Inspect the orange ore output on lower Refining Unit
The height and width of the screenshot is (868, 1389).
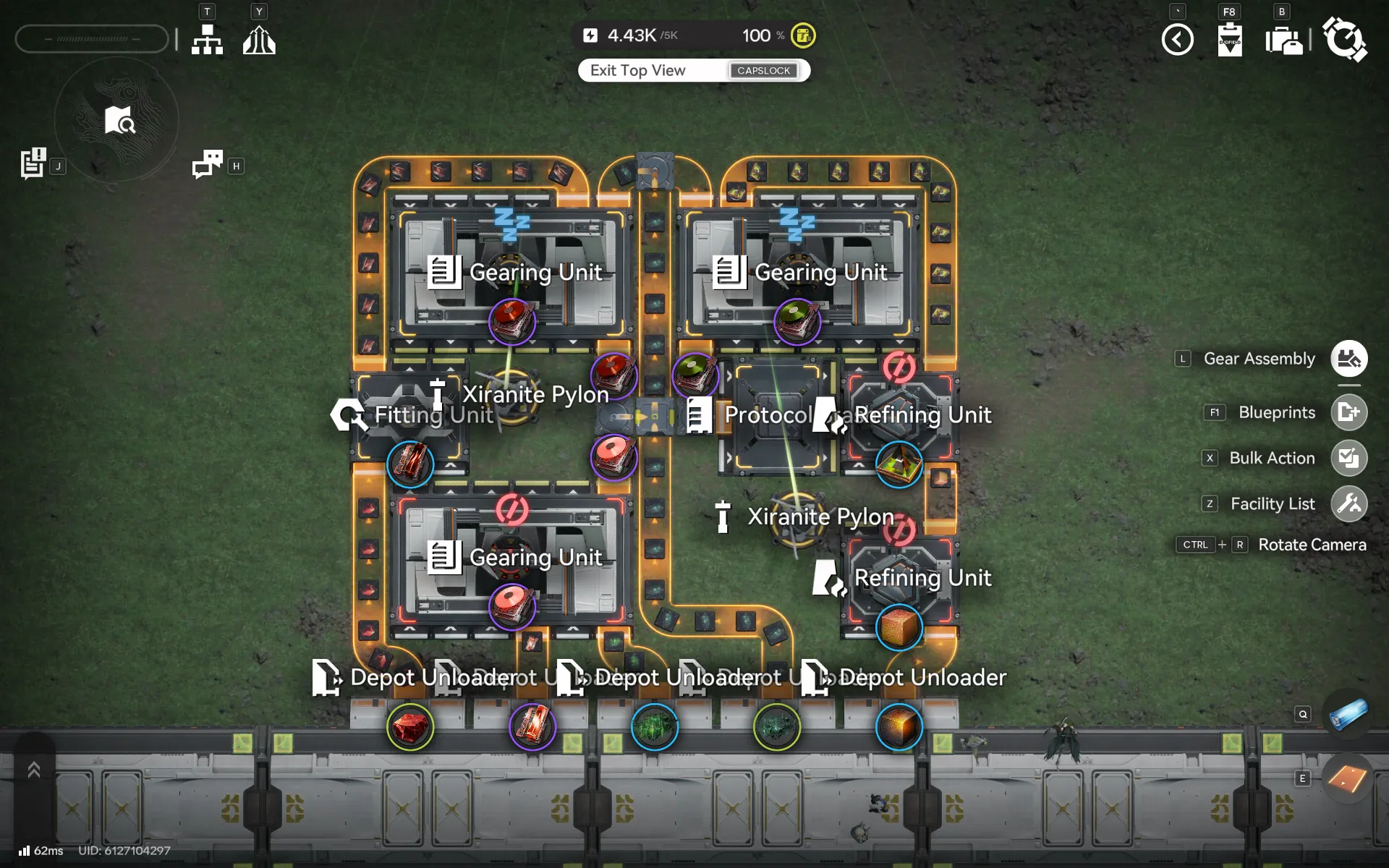pos(899,627)
